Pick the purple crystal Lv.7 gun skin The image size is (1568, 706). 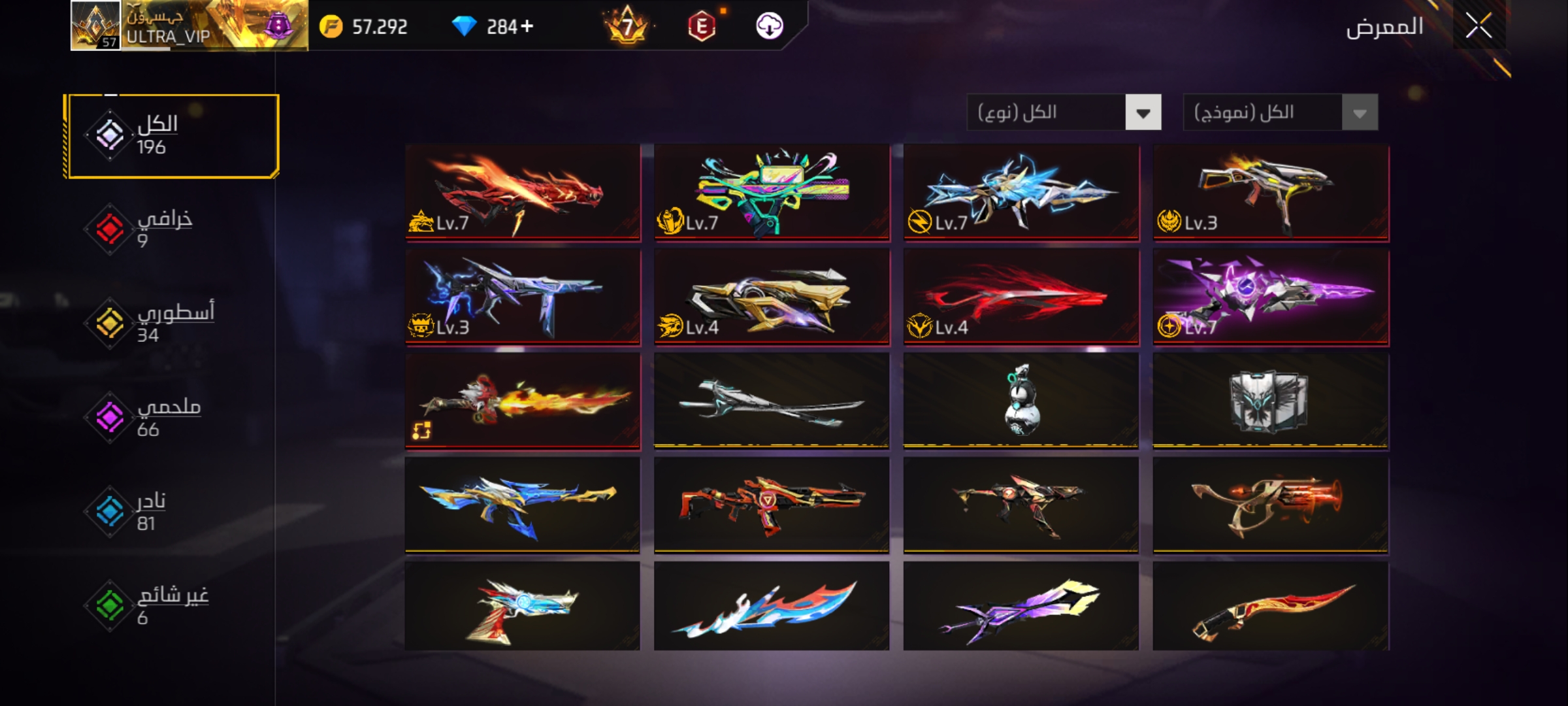1271,297
